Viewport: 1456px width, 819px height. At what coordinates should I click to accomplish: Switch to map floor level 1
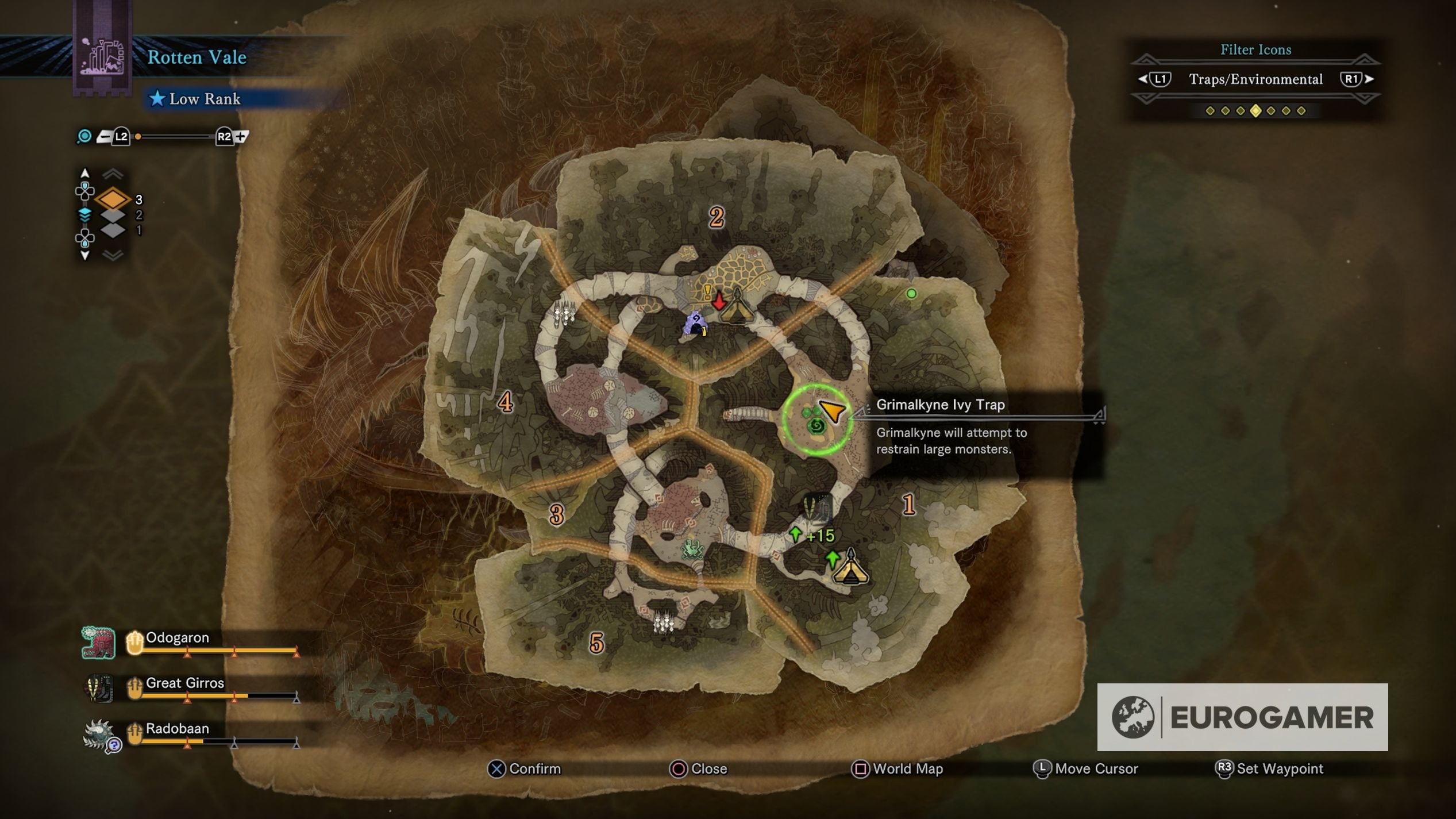pos(113,230)
